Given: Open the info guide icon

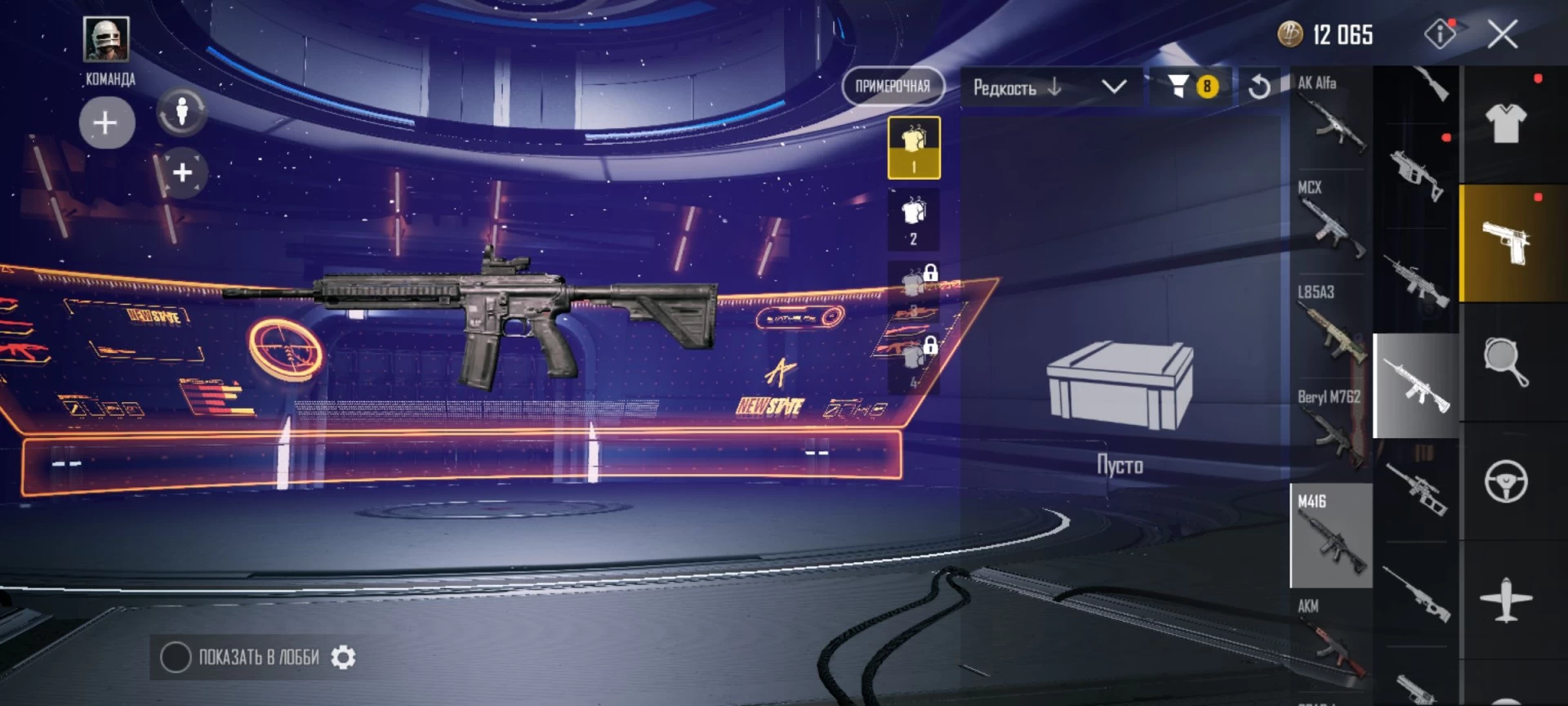Looking at the screenshot, I should pos(1440,34).
